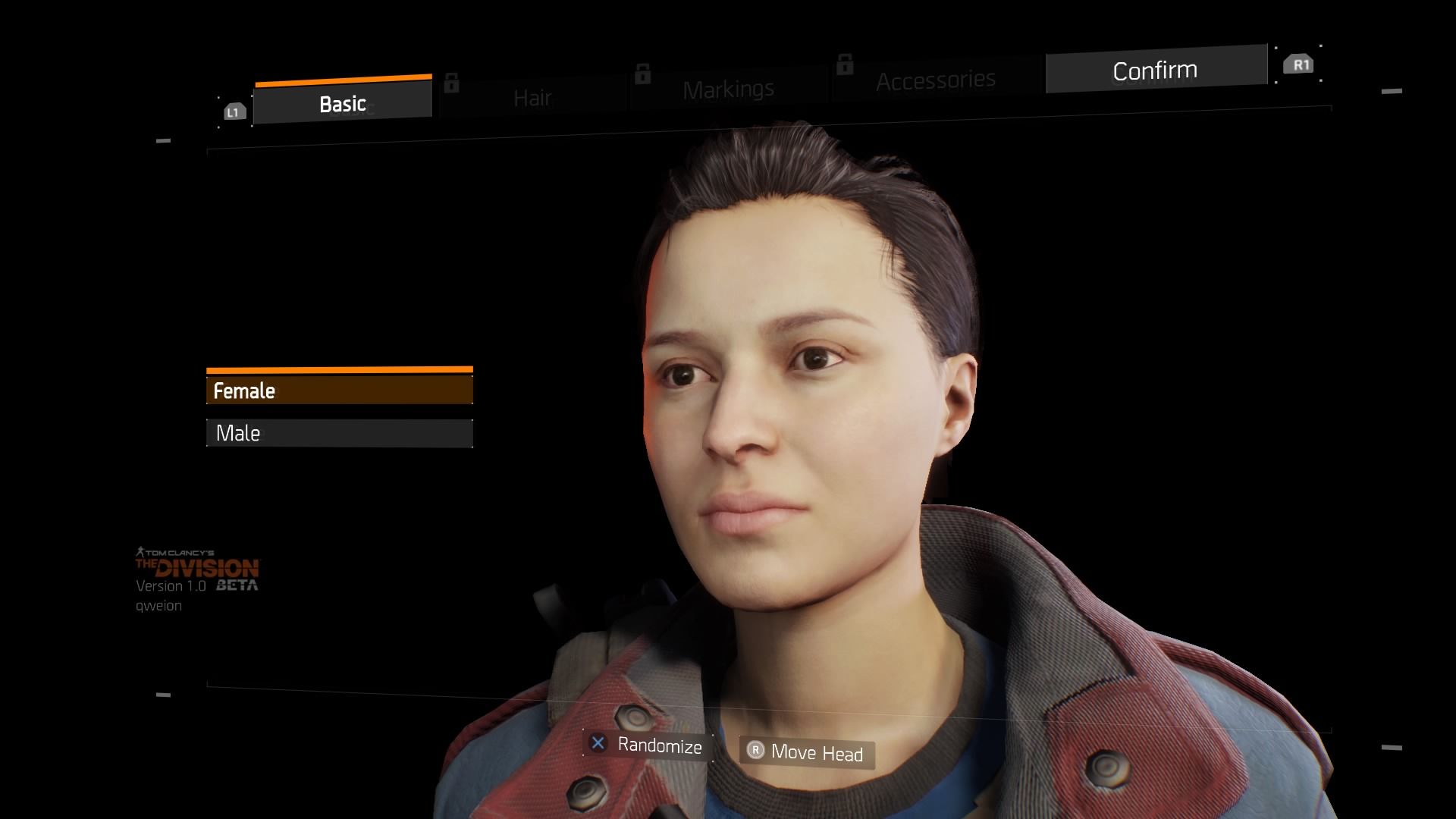Confirm the character appearance
Image resolution: width=1456 pixels, height=819 pixels.
pos(1155,71)
